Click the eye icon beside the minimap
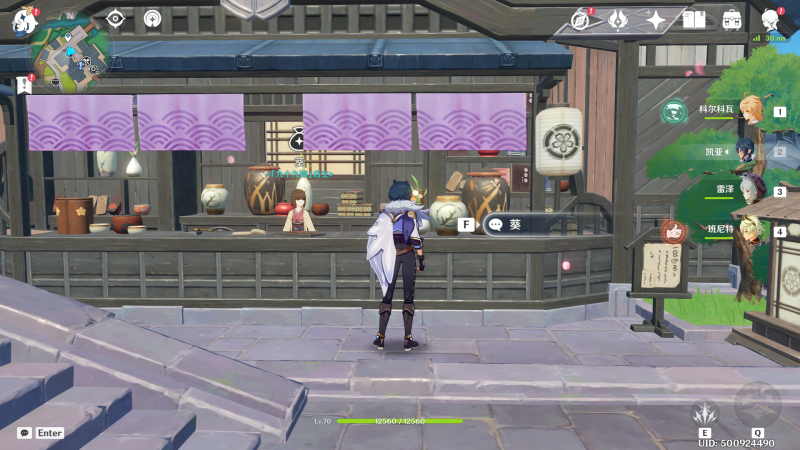 tap(116, 18)
